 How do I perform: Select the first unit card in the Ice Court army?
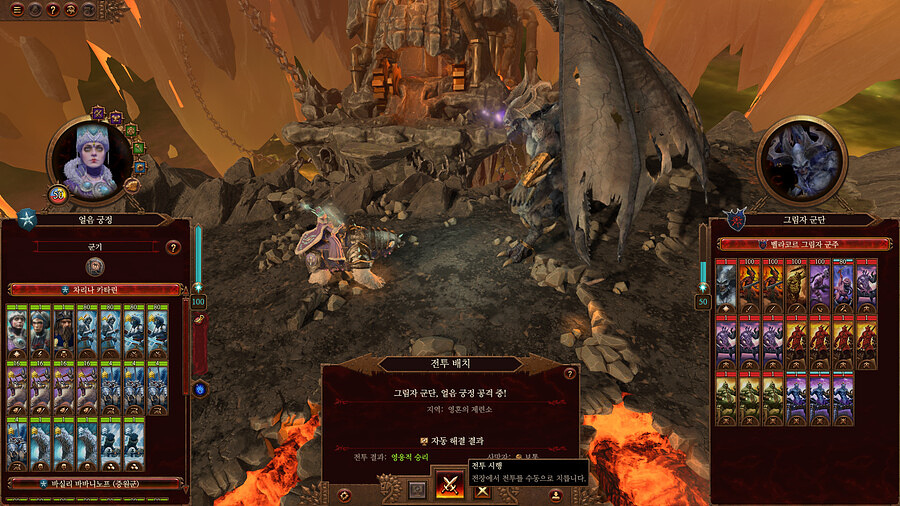click(x=17, y=327)
